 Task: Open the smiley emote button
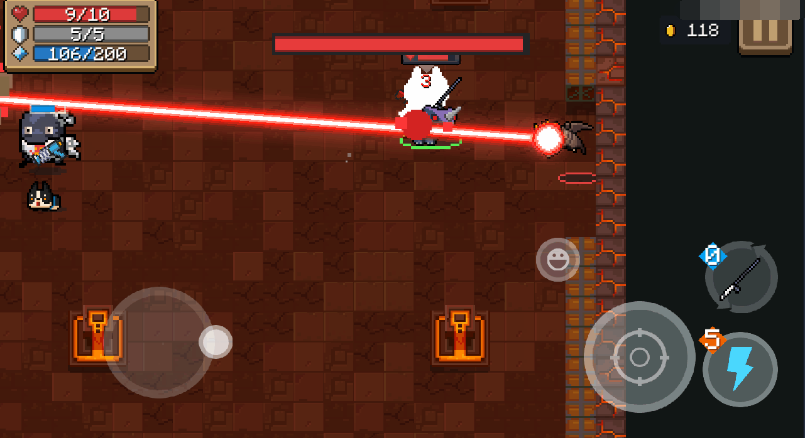[x=557, y=260]
